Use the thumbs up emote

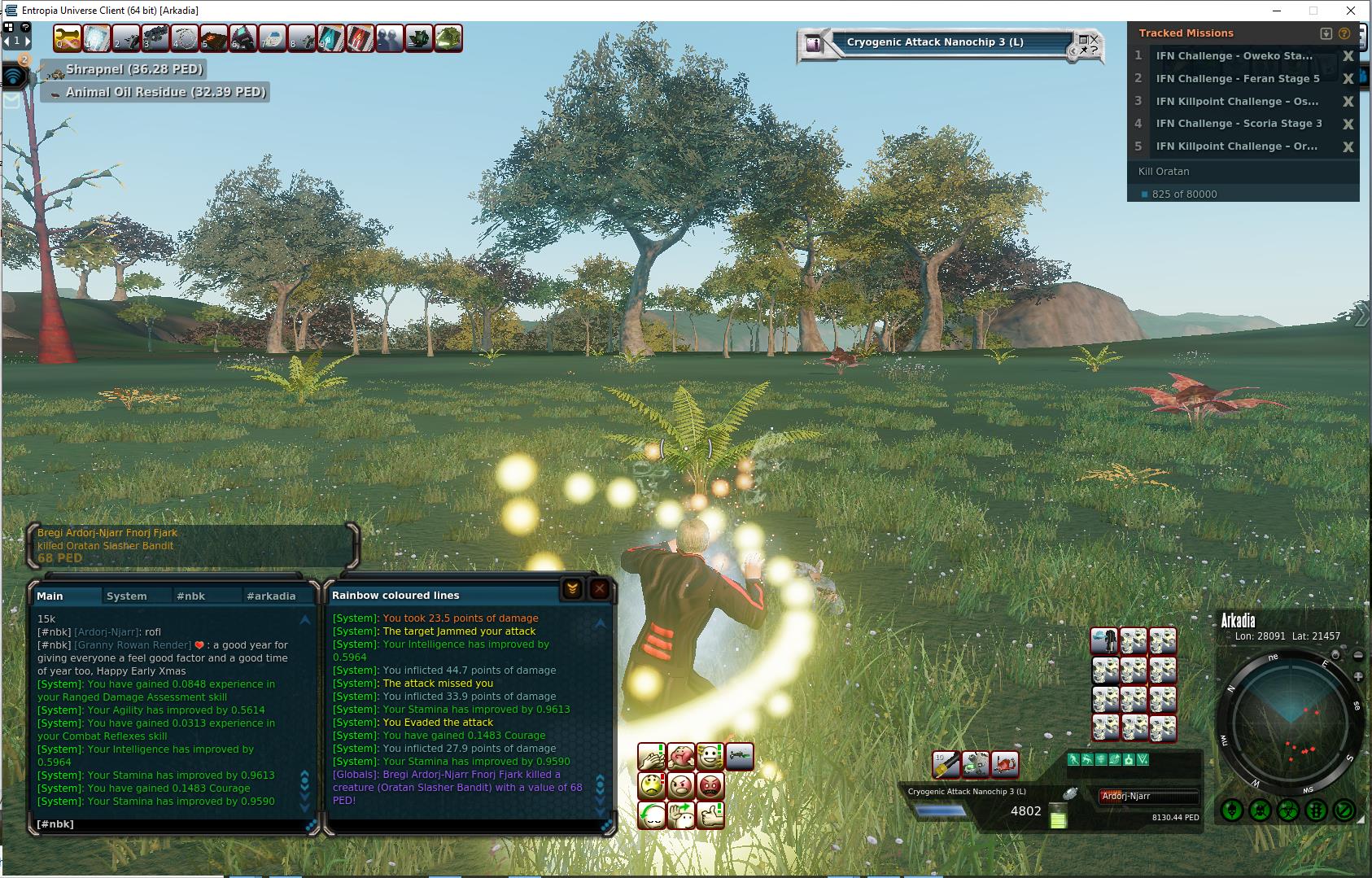point(710,815)
